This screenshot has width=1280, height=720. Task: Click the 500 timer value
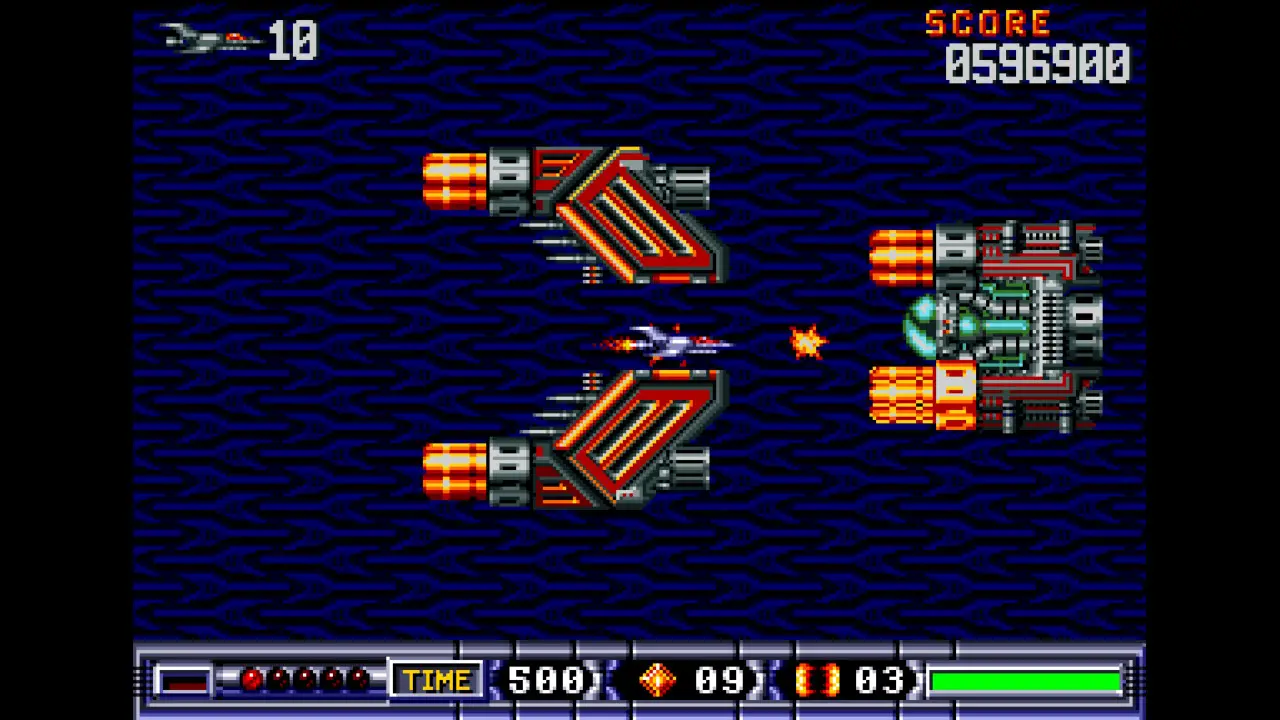pyautogui.click(x=545, y=680)
